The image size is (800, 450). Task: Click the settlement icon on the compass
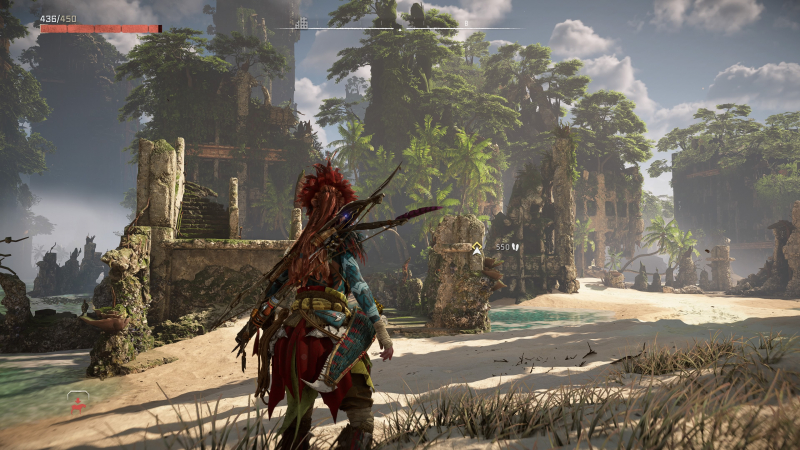tap(301, 22)
